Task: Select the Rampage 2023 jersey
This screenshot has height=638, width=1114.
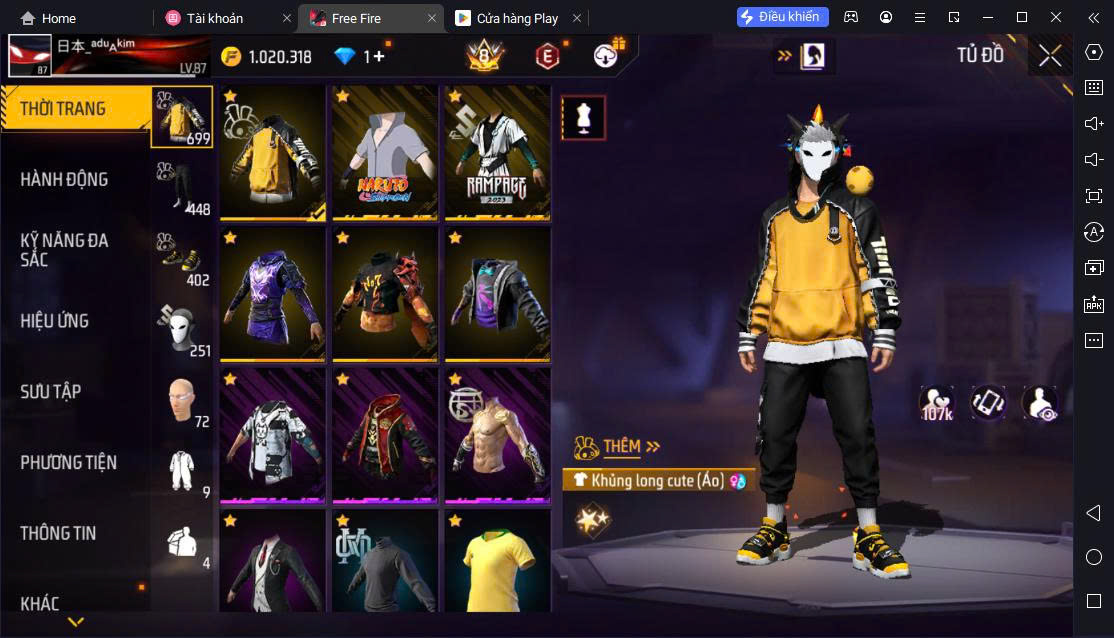Action: click(497, 152)
